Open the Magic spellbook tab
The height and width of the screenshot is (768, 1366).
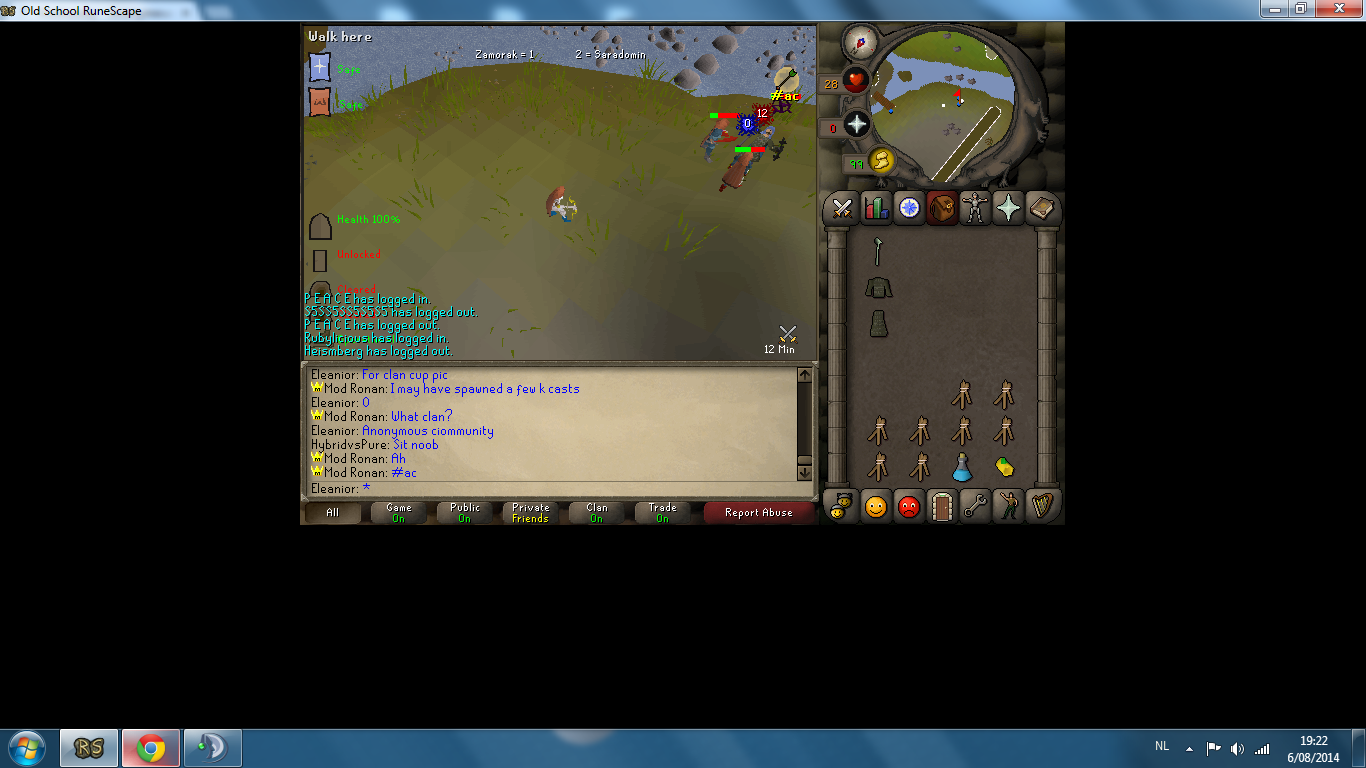pyautogui.click(x=1042, y=208)
